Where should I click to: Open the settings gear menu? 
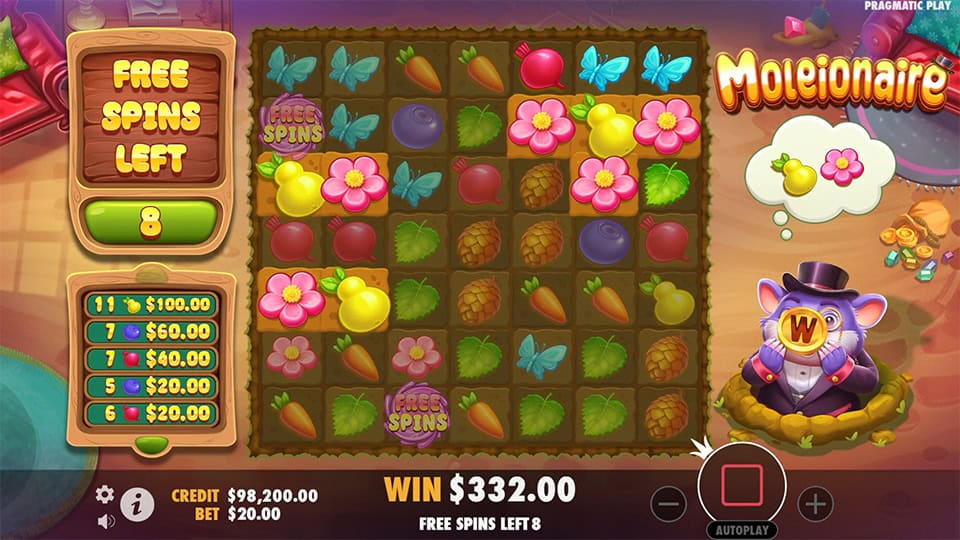pyautogui.click(x=105, y=494)
